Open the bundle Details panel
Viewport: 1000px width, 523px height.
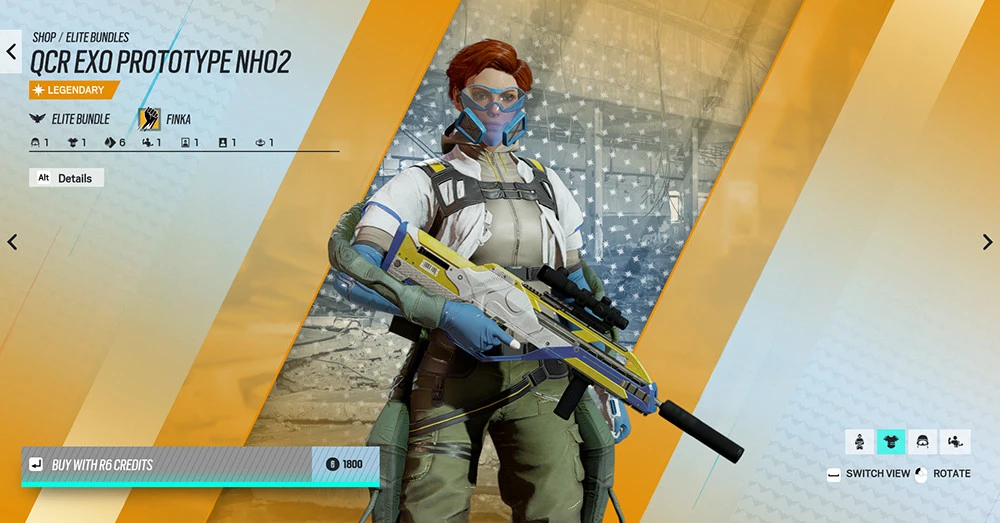pyautogui.click(x=66, y=178)
